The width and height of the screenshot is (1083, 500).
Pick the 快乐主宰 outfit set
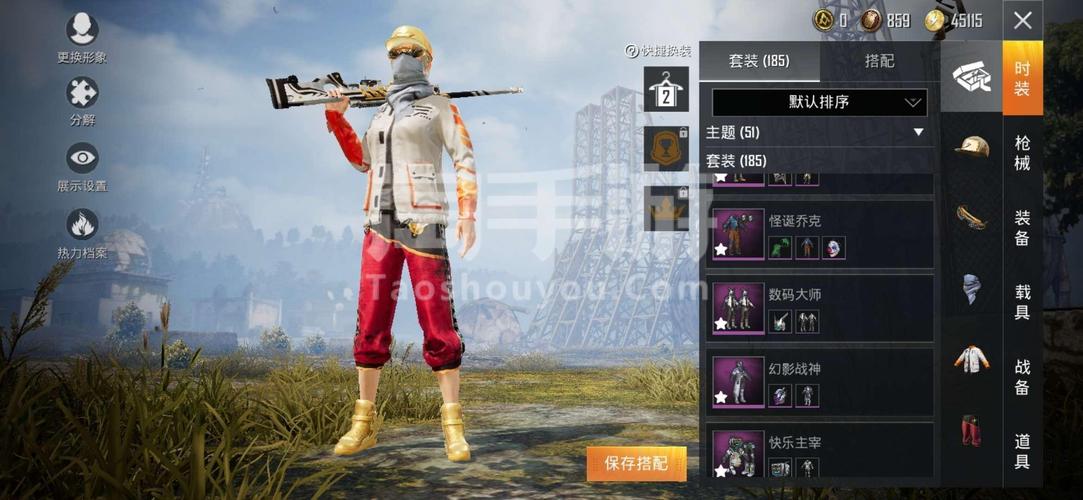(820, 452)
